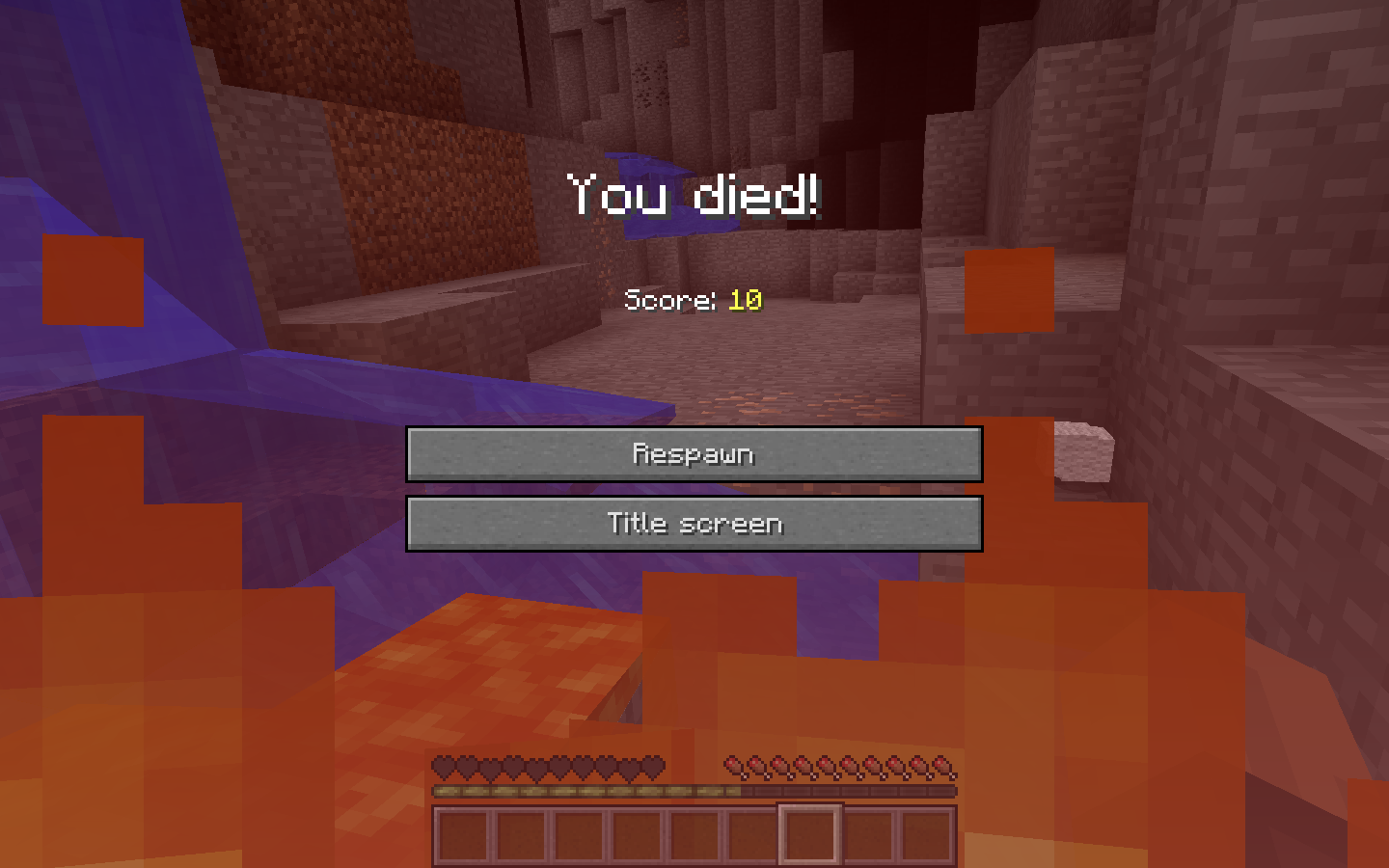1389x868 pixels.
Task: Click the third drumstick icon
Action: 781,766
